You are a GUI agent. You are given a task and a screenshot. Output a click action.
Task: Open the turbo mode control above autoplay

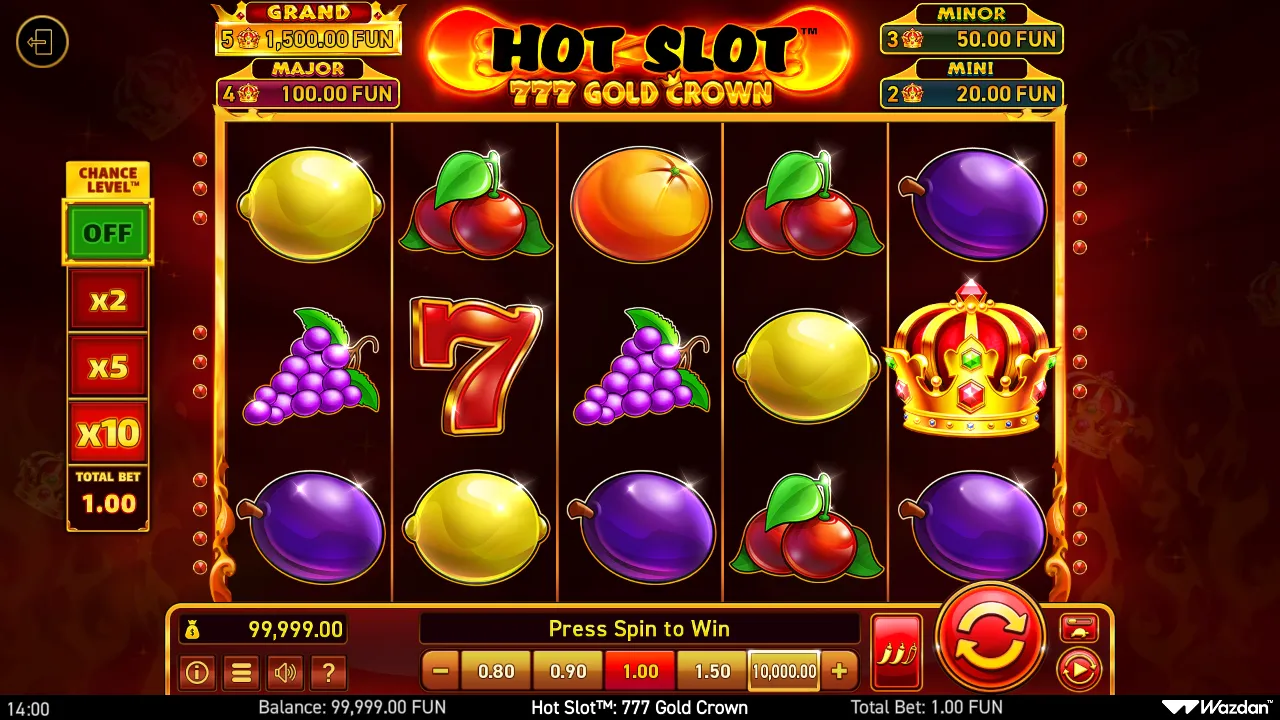[x=1079, y=629]
